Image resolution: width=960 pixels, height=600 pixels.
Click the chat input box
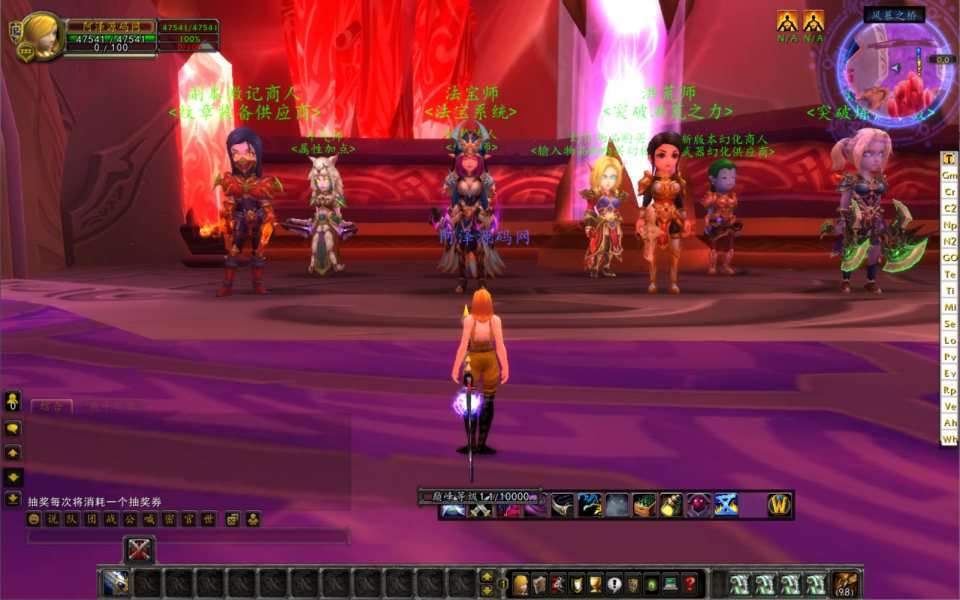pyautogui.click(x=187, y=537)
